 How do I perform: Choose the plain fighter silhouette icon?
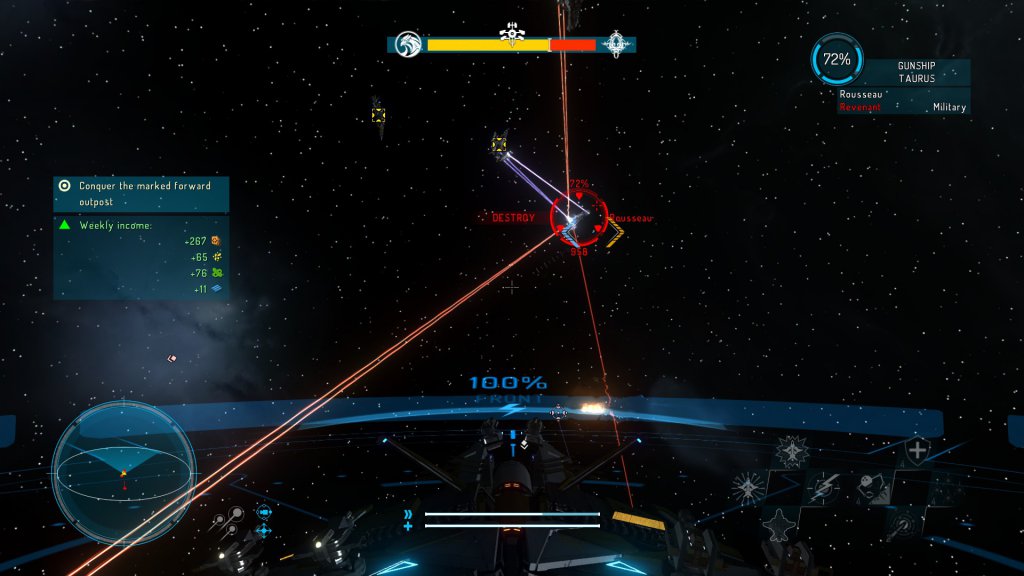[x=779, y=523]
